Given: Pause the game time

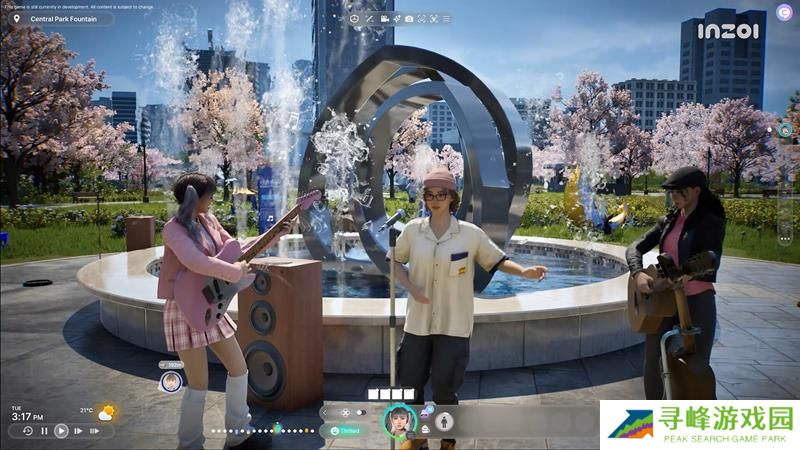Looking at the screenshot, I should pyautogui.click(x=44, y=431).
